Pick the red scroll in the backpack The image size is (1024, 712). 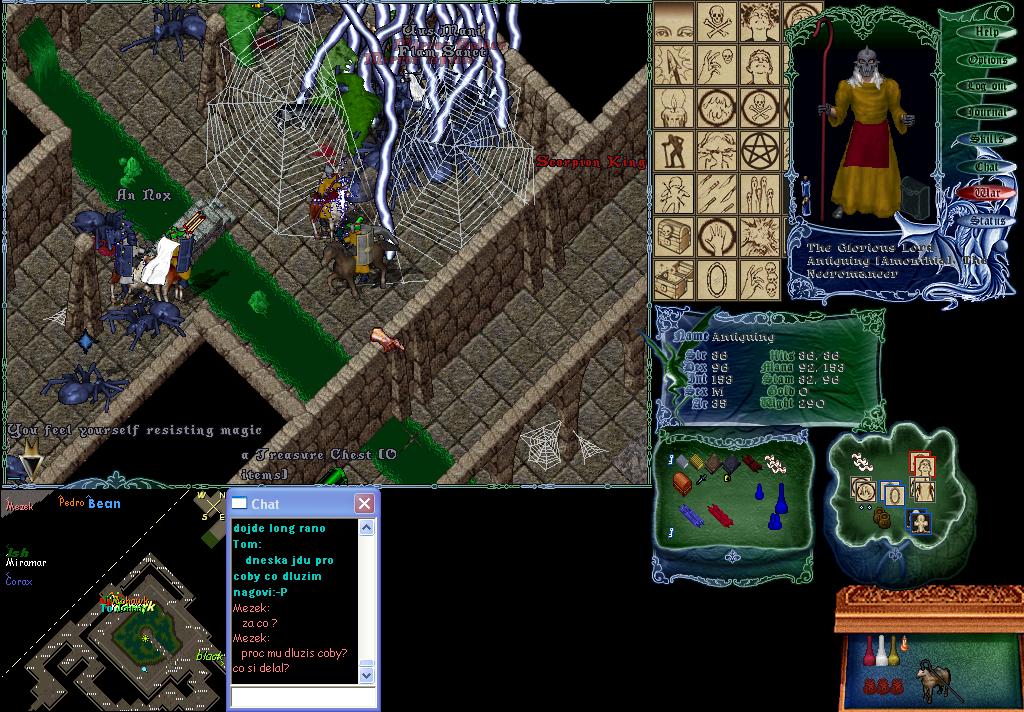click(x=721, y=516)
